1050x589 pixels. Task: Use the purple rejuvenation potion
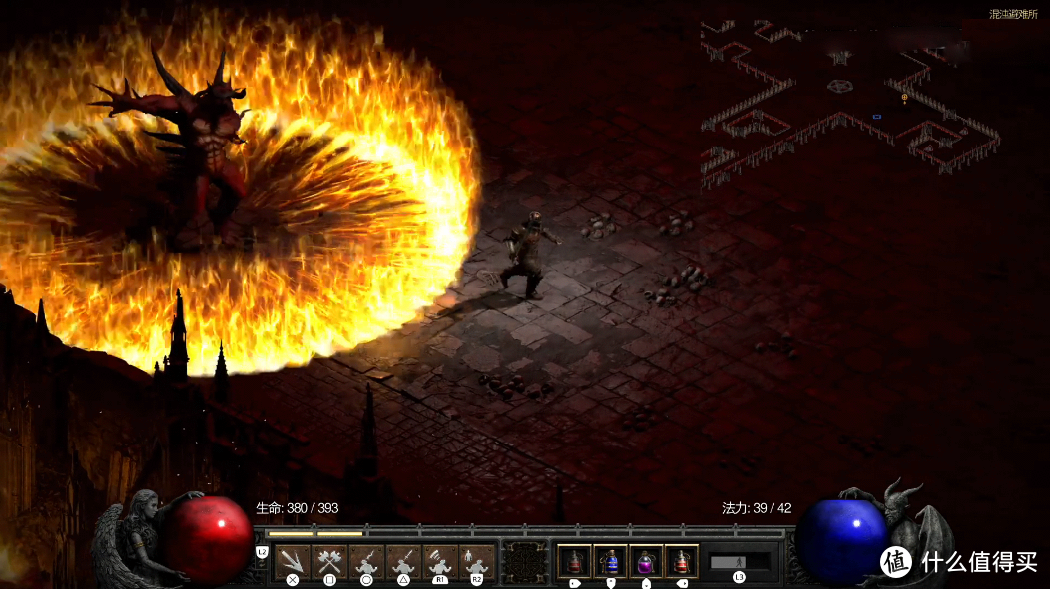[x=646, y=562]
